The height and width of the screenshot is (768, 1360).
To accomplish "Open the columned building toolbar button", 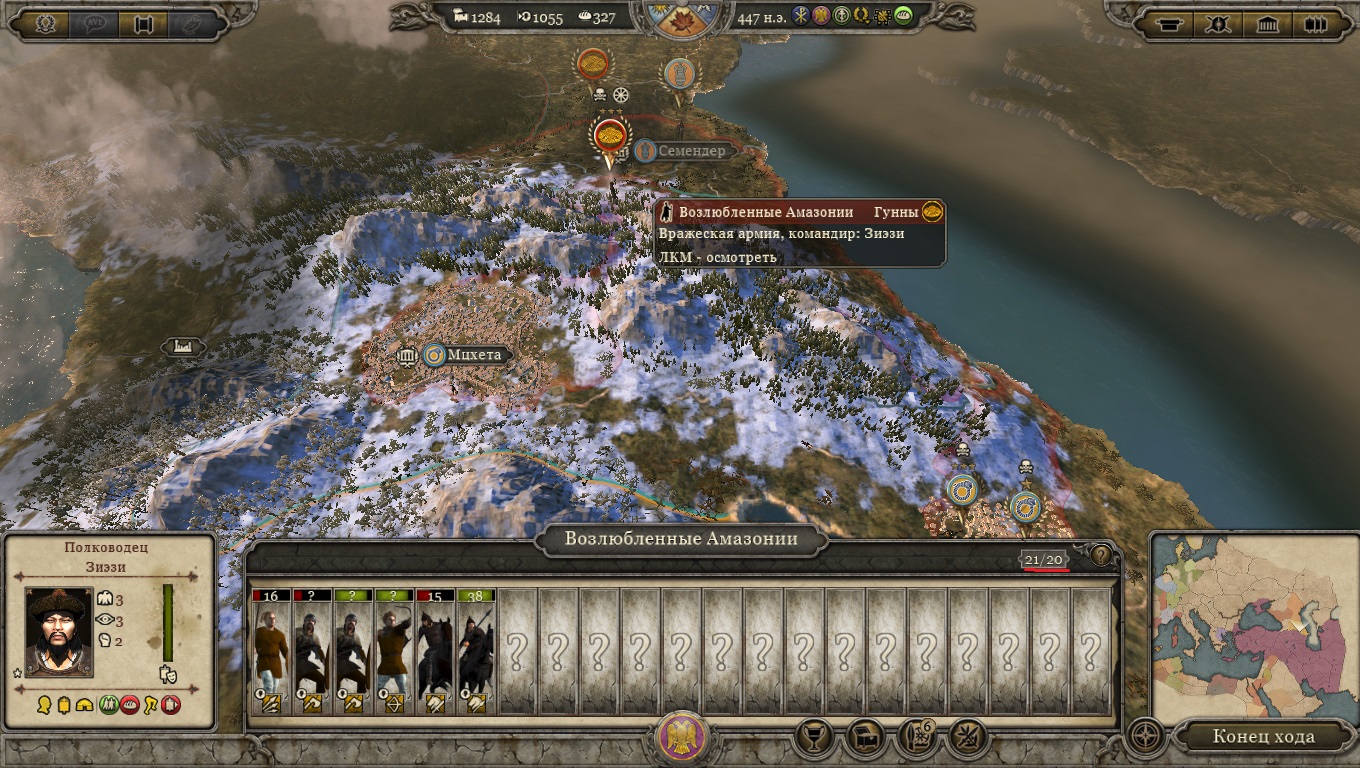I will 1268,24.
